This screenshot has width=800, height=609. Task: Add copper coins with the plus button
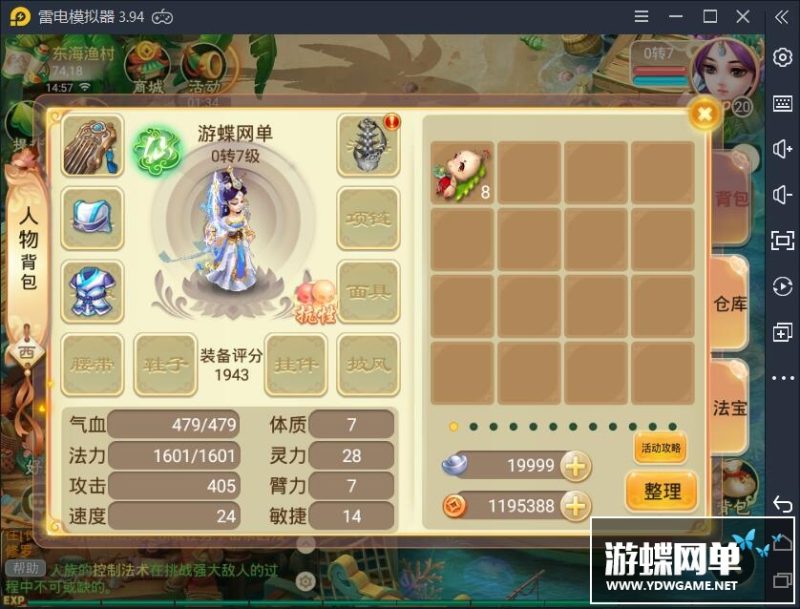pyautogui.click(x=575, y=506)
